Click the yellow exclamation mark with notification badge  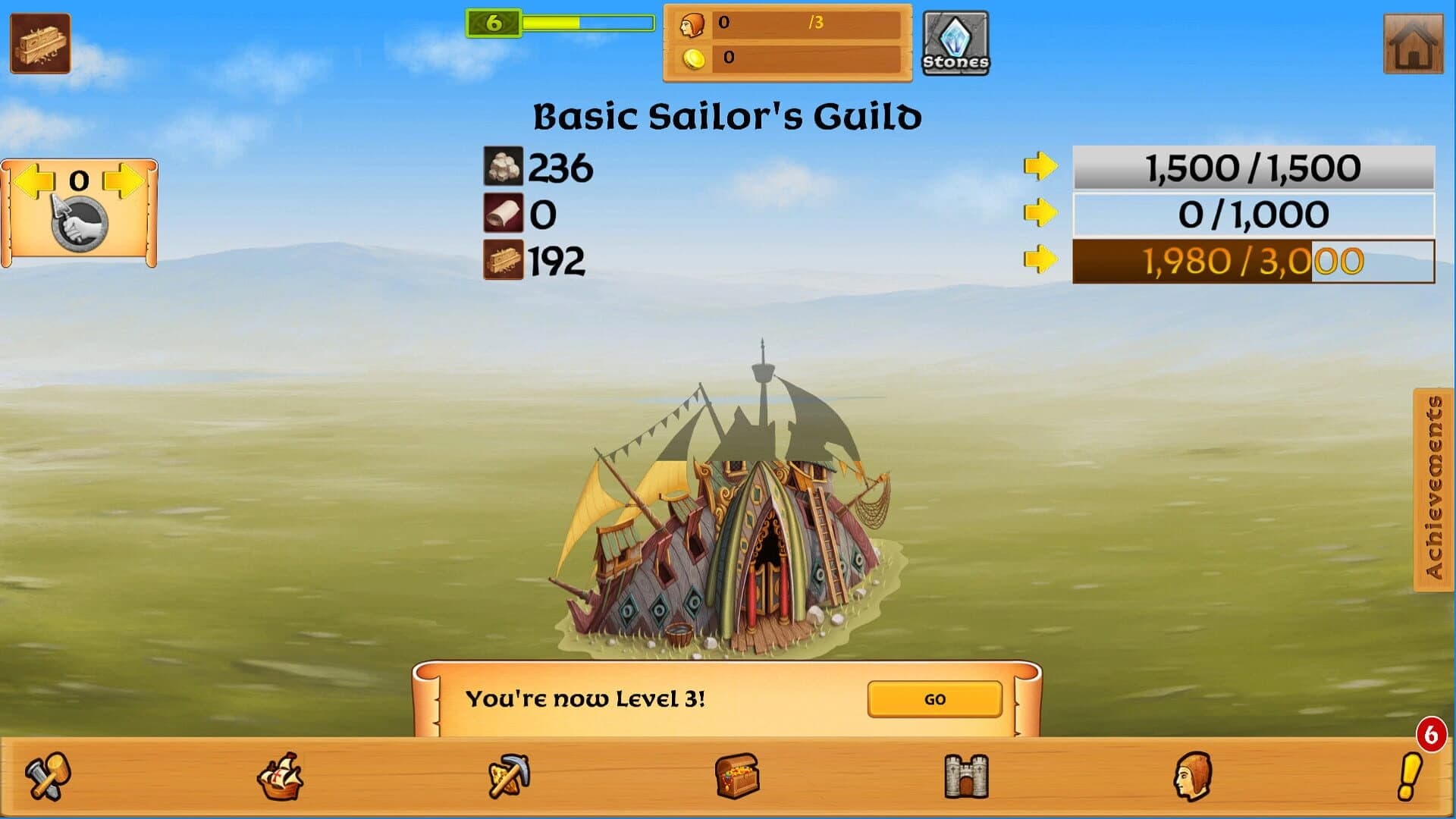pyautogui.click(x=1412, y=777)
